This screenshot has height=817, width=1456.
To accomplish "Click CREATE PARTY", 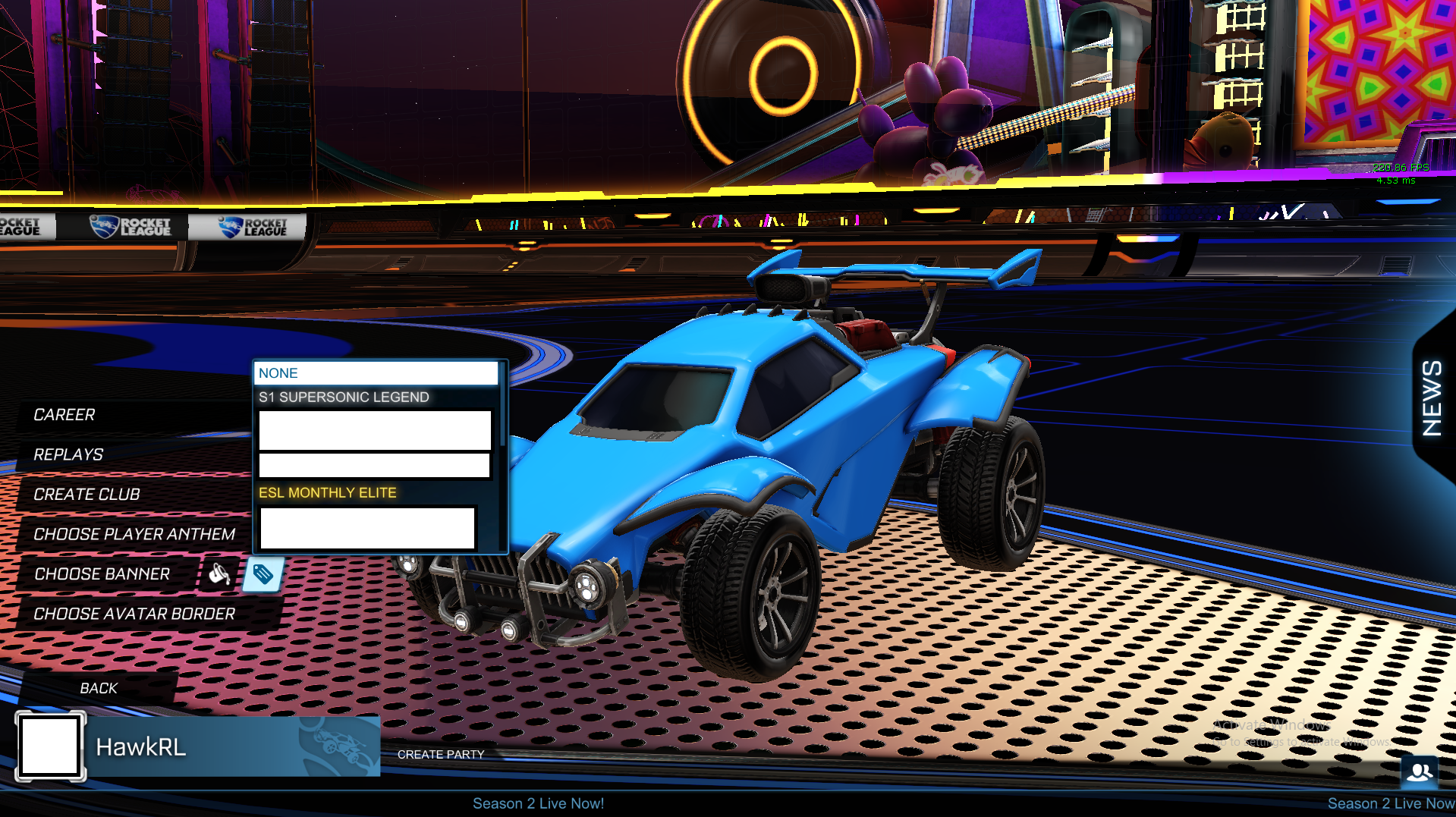I will [441, 754].
